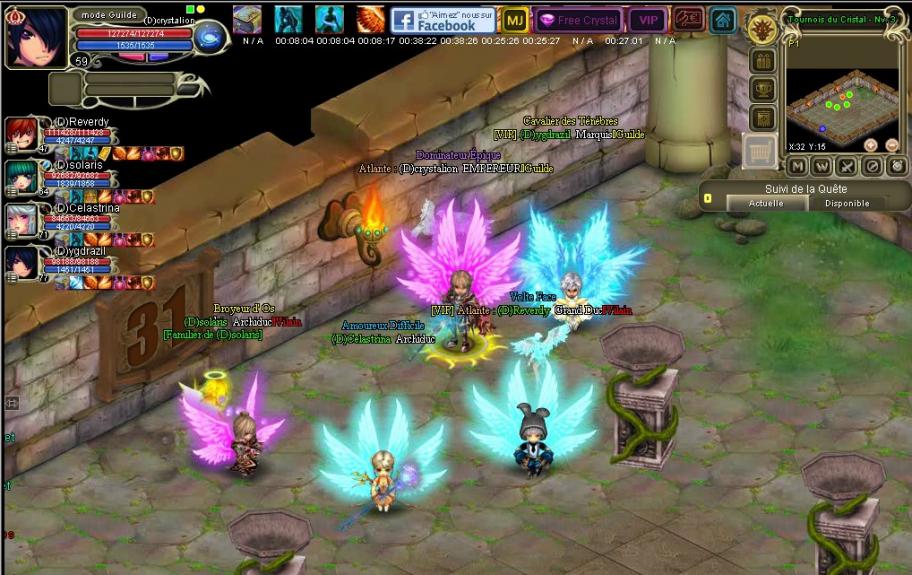Zoom in the minimap with plus button
Screen dimensions: 912x575
tap(871, 145)
